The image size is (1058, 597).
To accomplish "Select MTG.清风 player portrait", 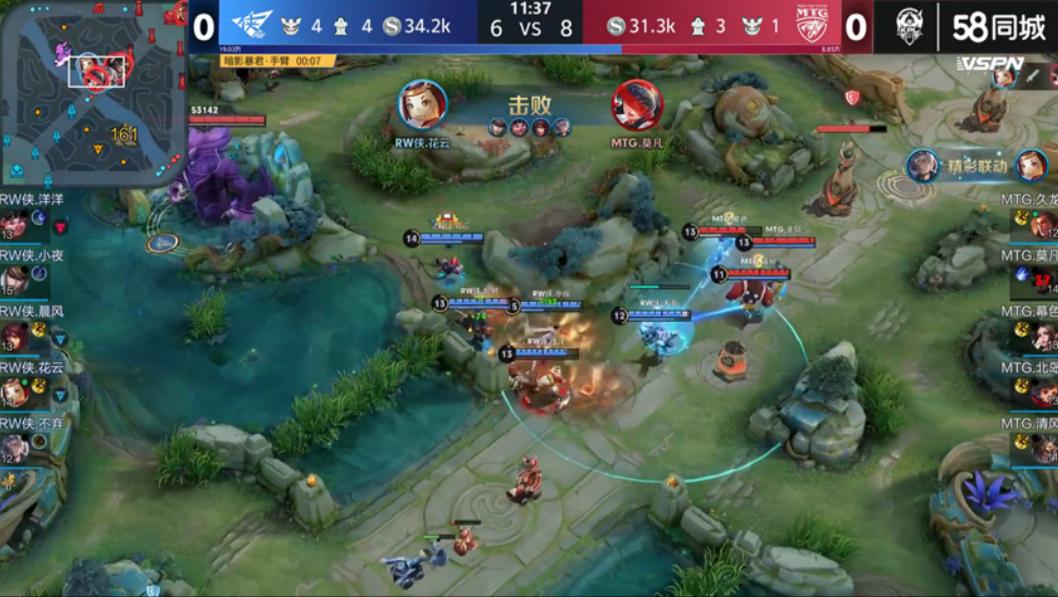I will pyautogui.click(x=1045, y=448).
